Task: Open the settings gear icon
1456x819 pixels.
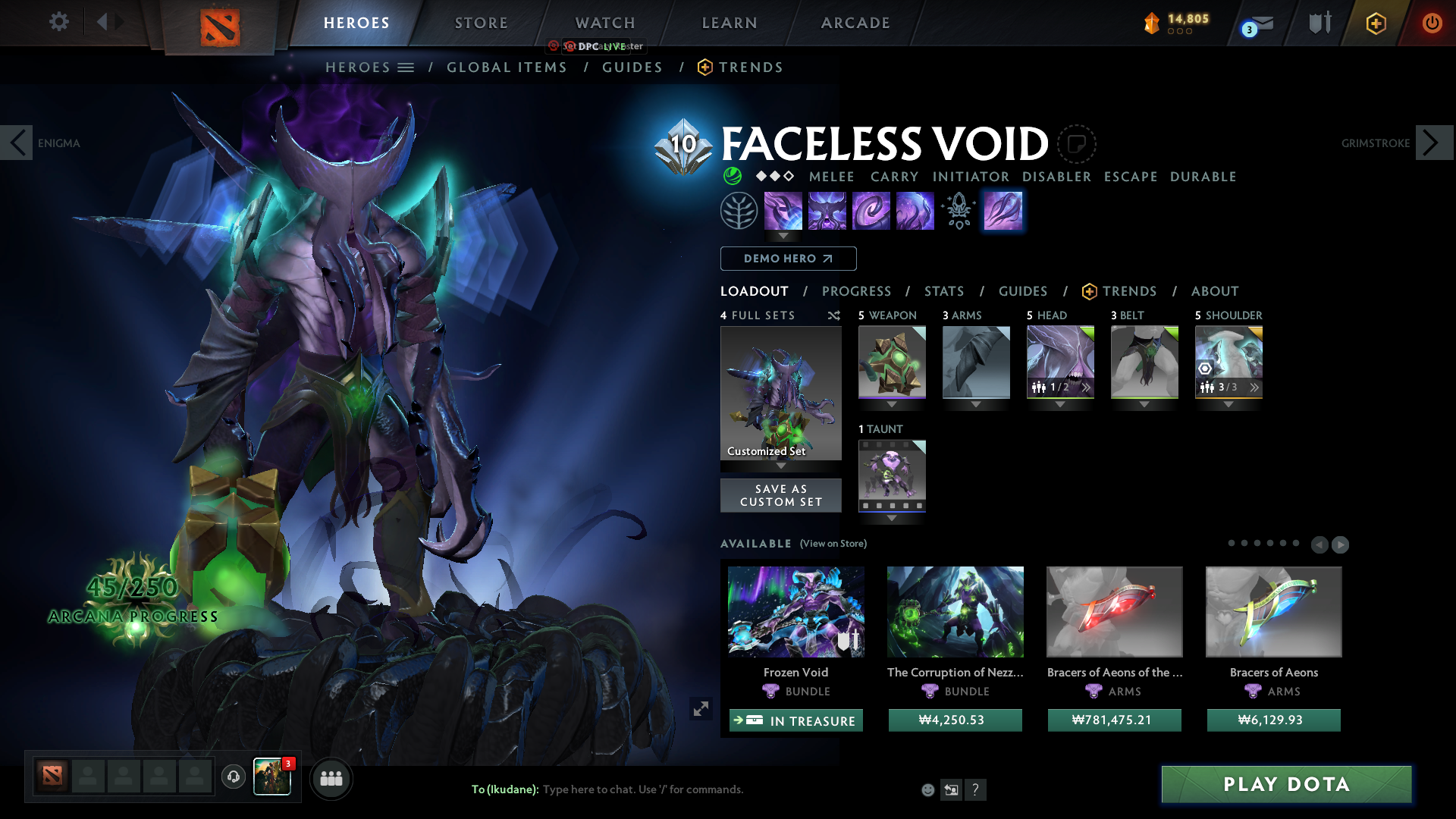Action: [58, 22]
